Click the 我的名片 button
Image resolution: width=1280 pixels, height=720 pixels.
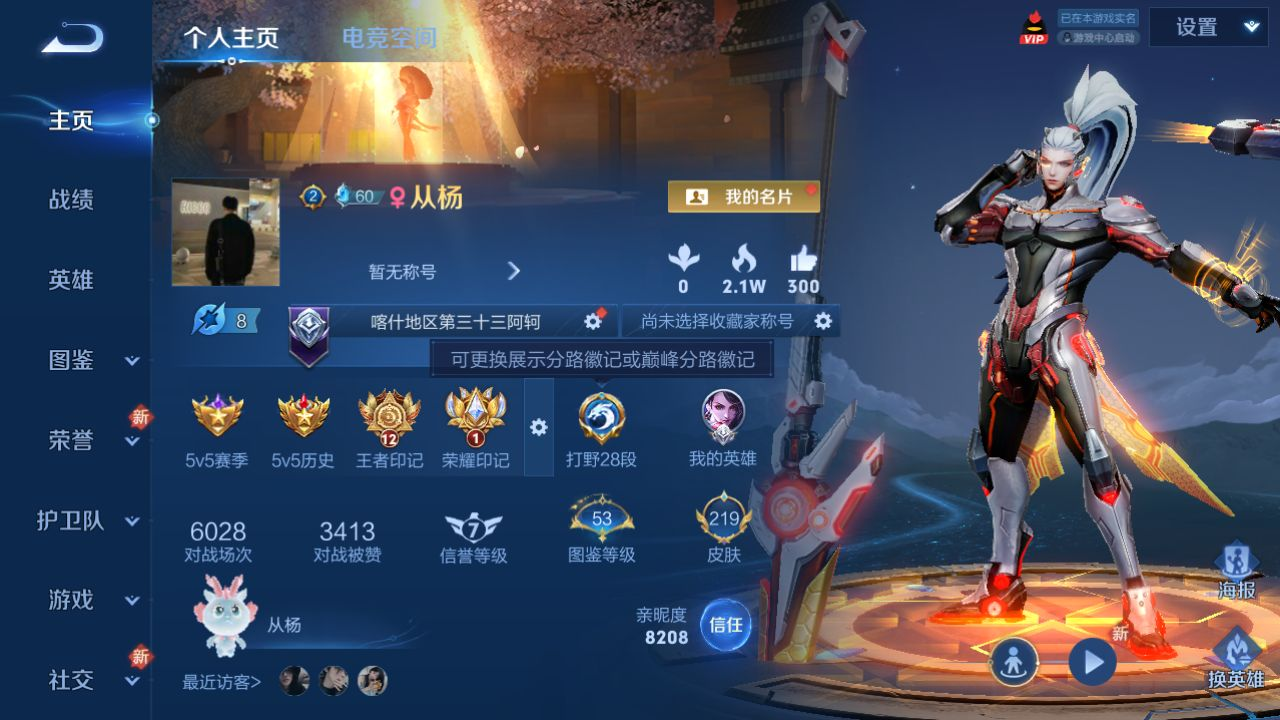pyautogui.click(x=743, y=197)
